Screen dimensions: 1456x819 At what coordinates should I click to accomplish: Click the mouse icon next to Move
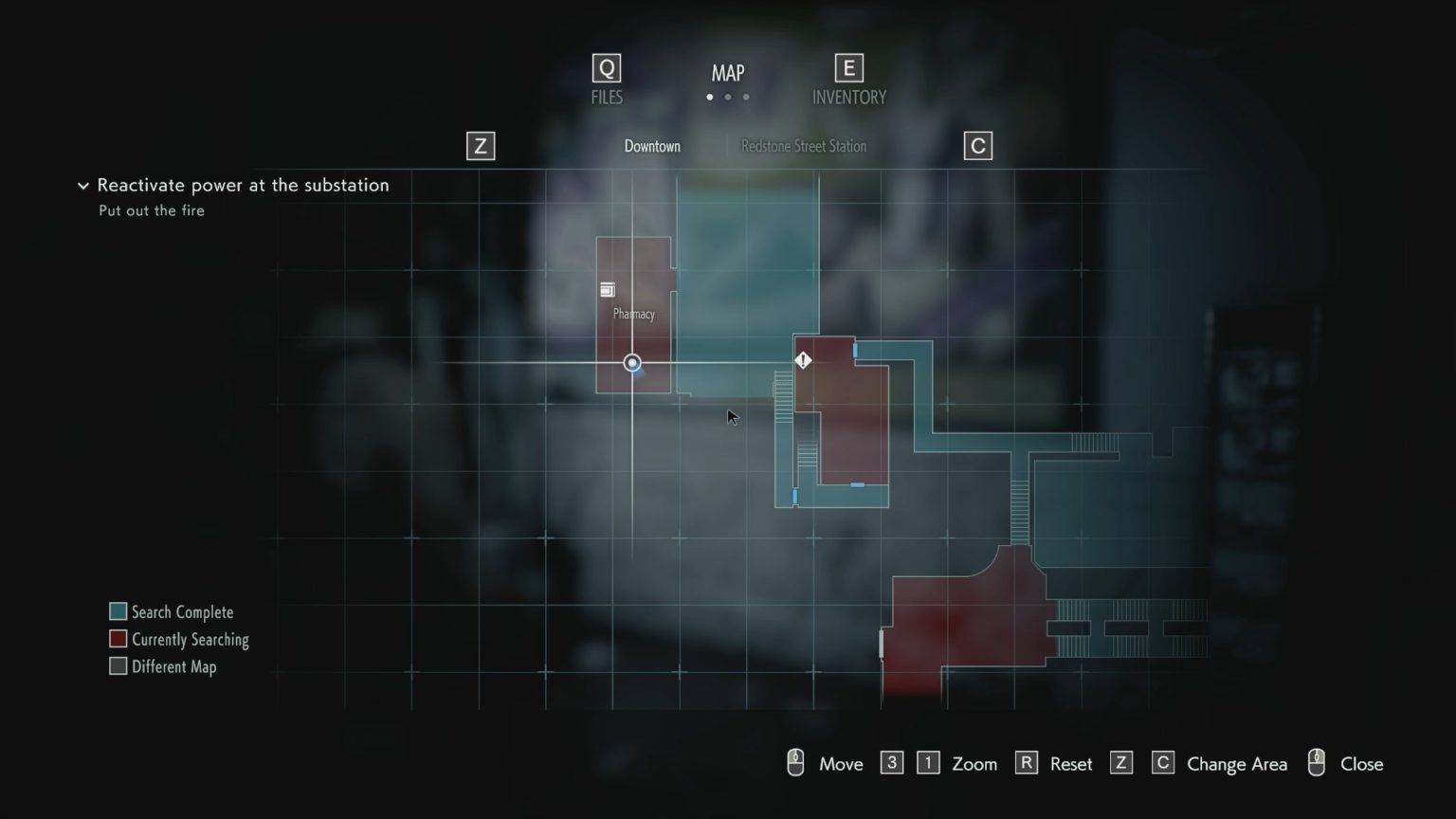795,762
